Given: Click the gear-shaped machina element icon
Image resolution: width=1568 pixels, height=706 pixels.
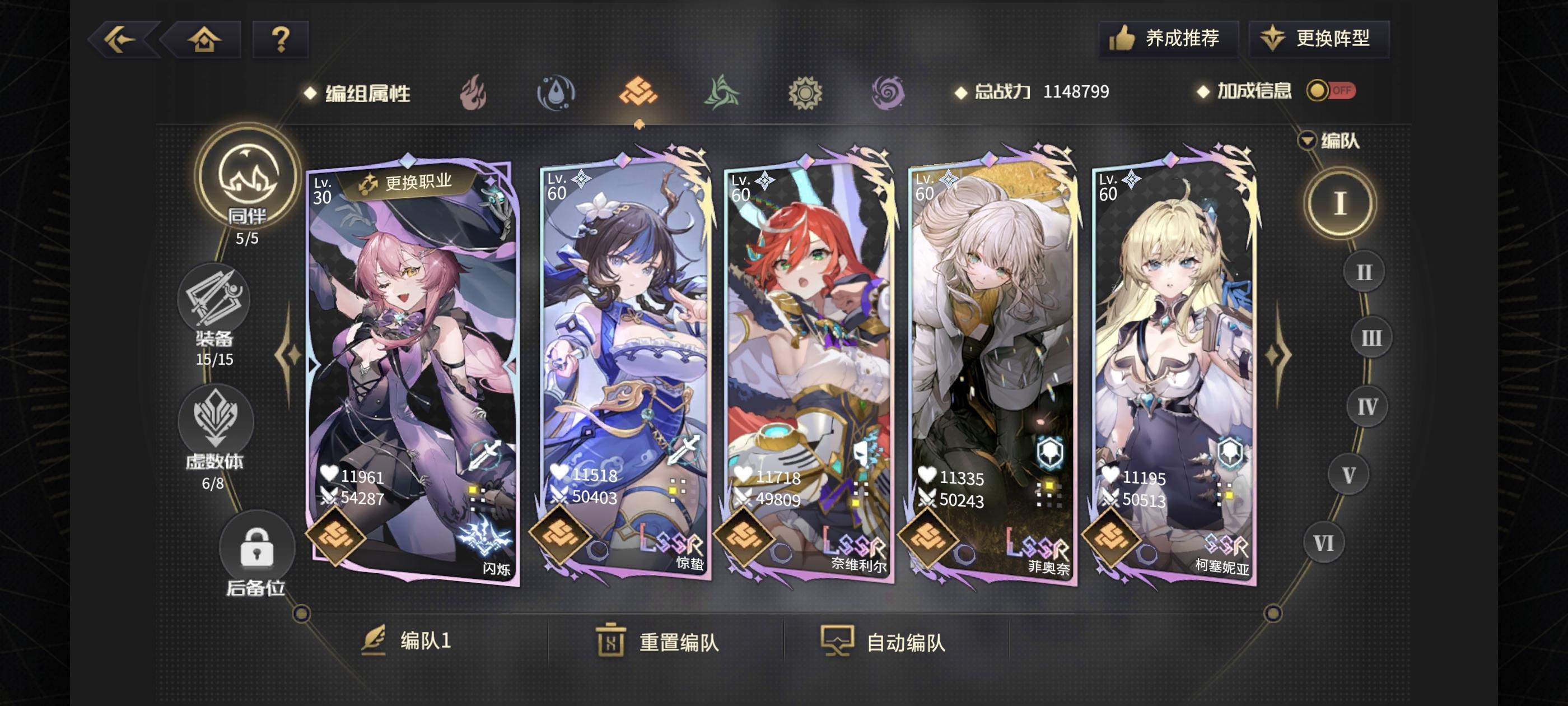Looking at the screenshot, I should click(805, 93).
